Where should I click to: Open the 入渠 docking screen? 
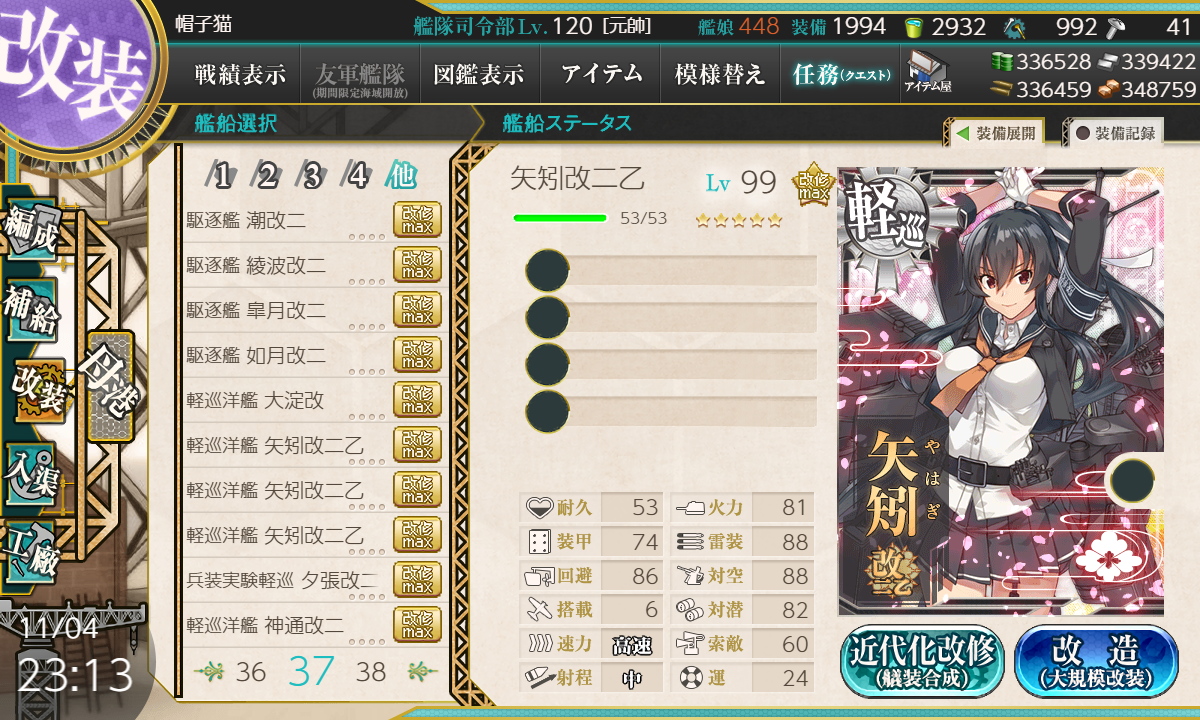[x=30, y=470]
